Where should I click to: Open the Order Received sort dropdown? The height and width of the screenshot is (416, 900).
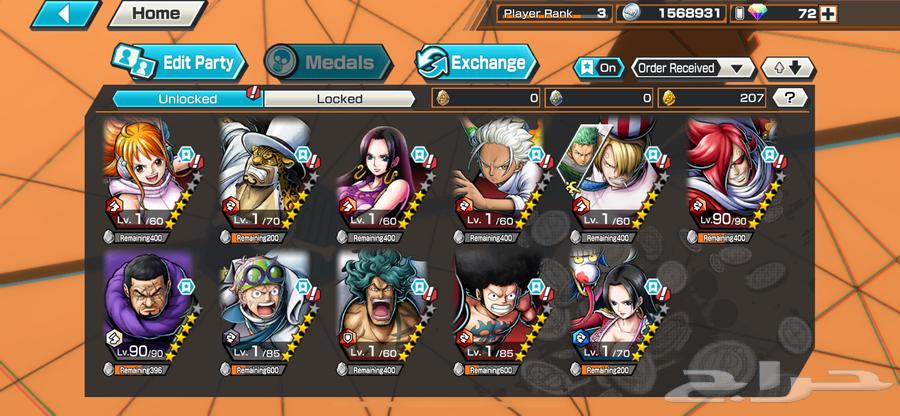click(x=693, y=68)
